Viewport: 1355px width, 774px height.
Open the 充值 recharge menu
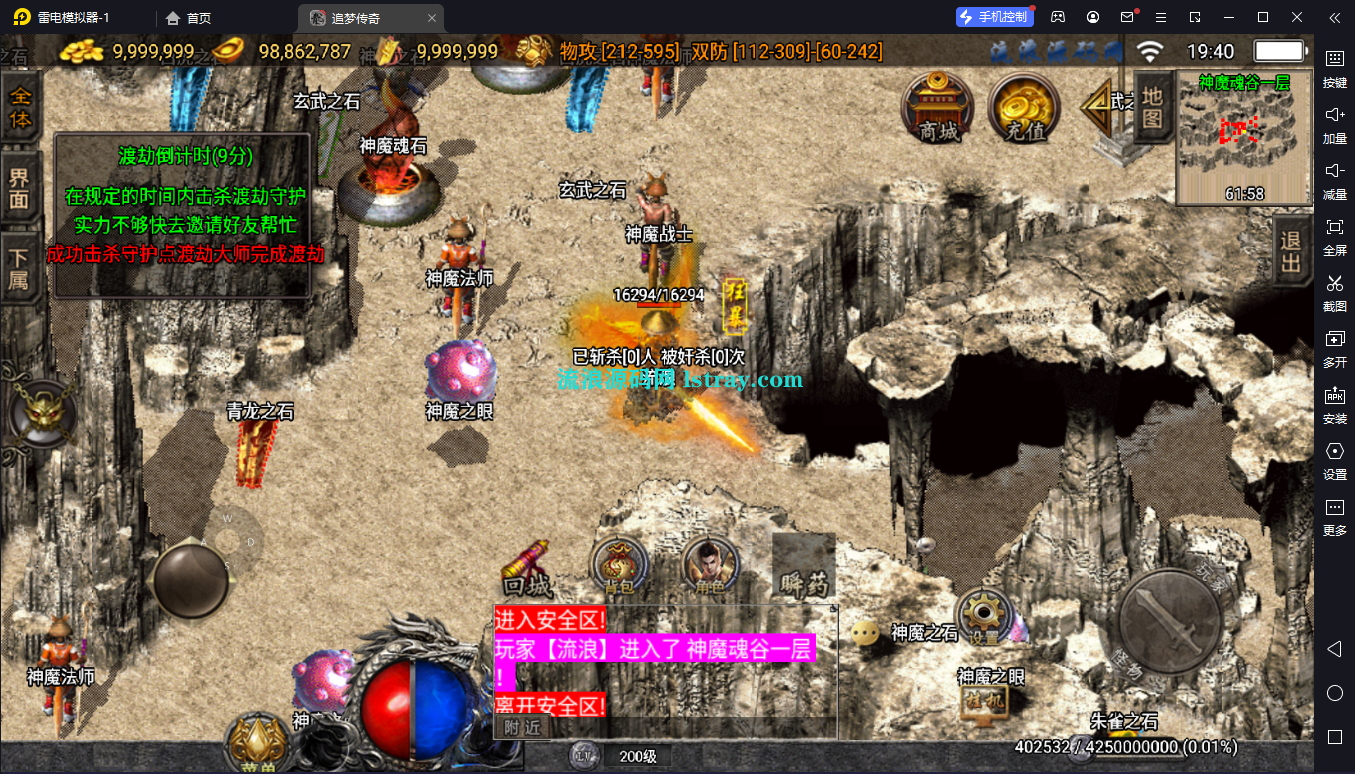(1024, 106)
